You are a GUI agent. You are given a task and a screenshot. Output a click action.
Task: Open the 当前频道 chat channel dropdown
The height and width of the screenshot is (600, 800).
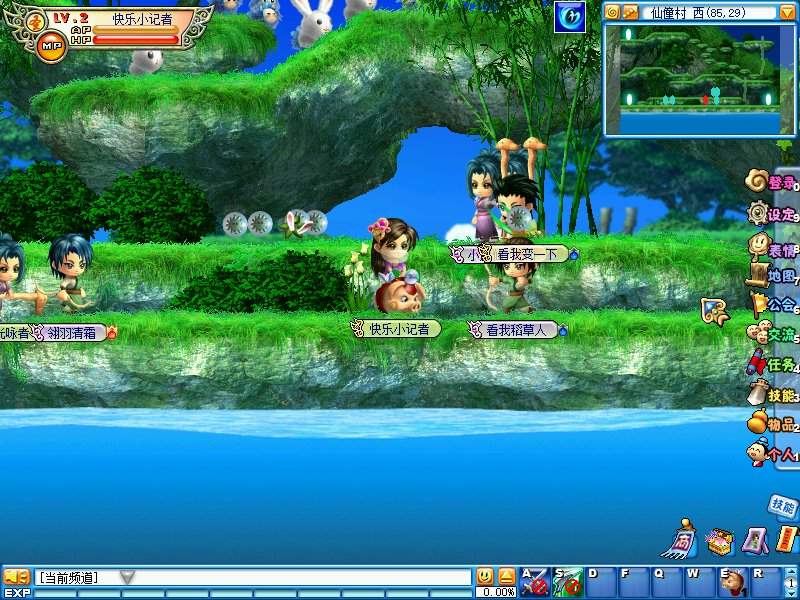[127, 577]
